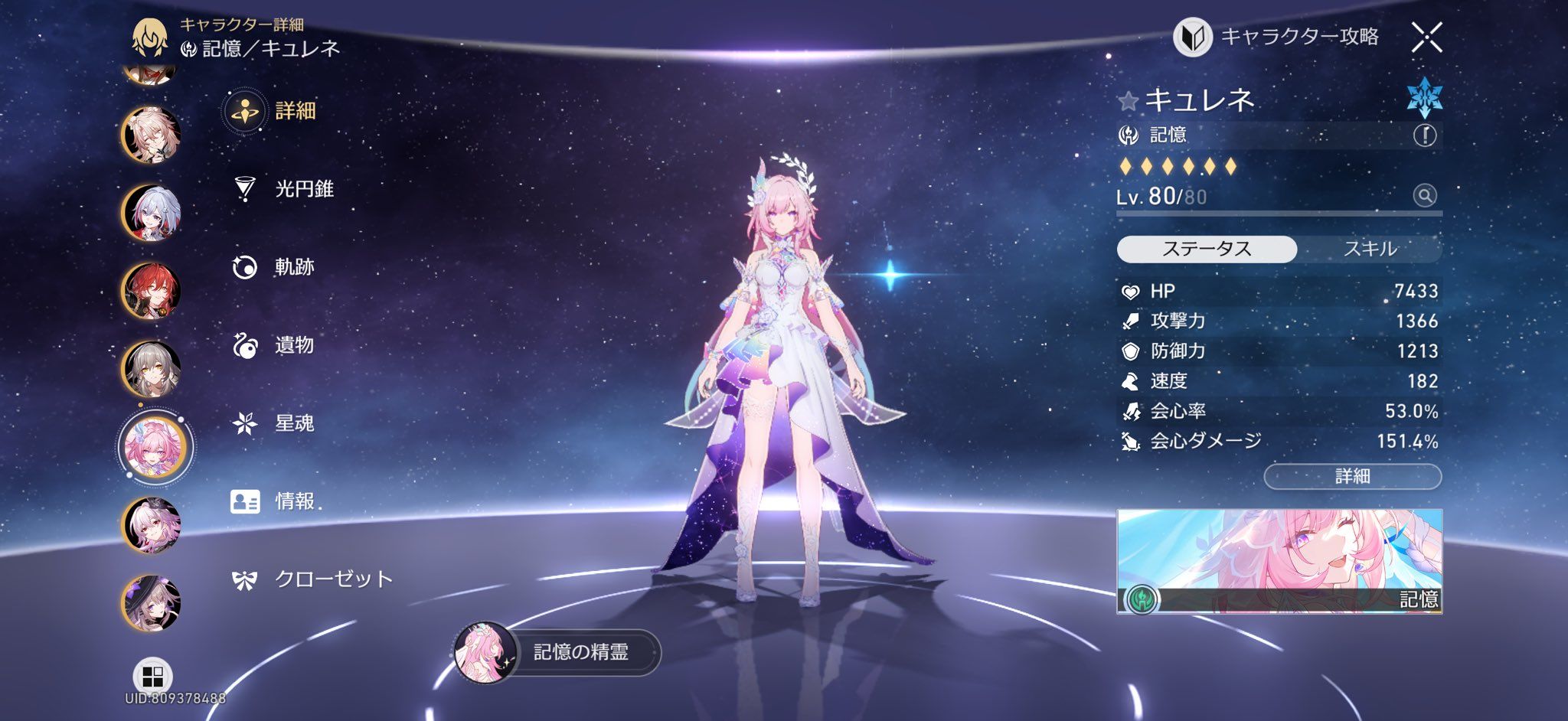Open the 遺物 relics menu
1568x721 pixels.
[x=294, y=345]
